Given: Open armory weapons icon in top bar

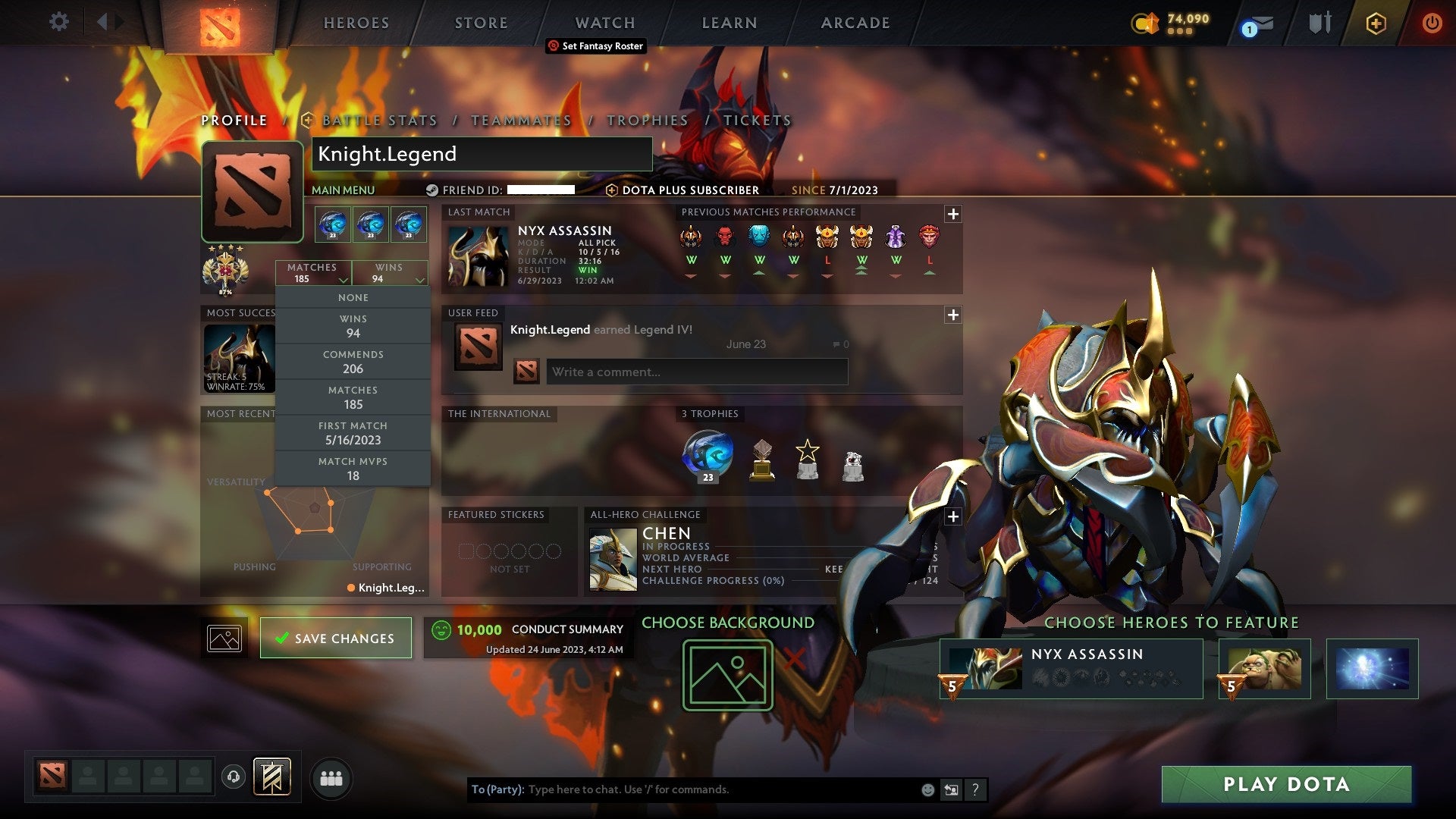Looking at the screenshot, I should [1320, 23].
